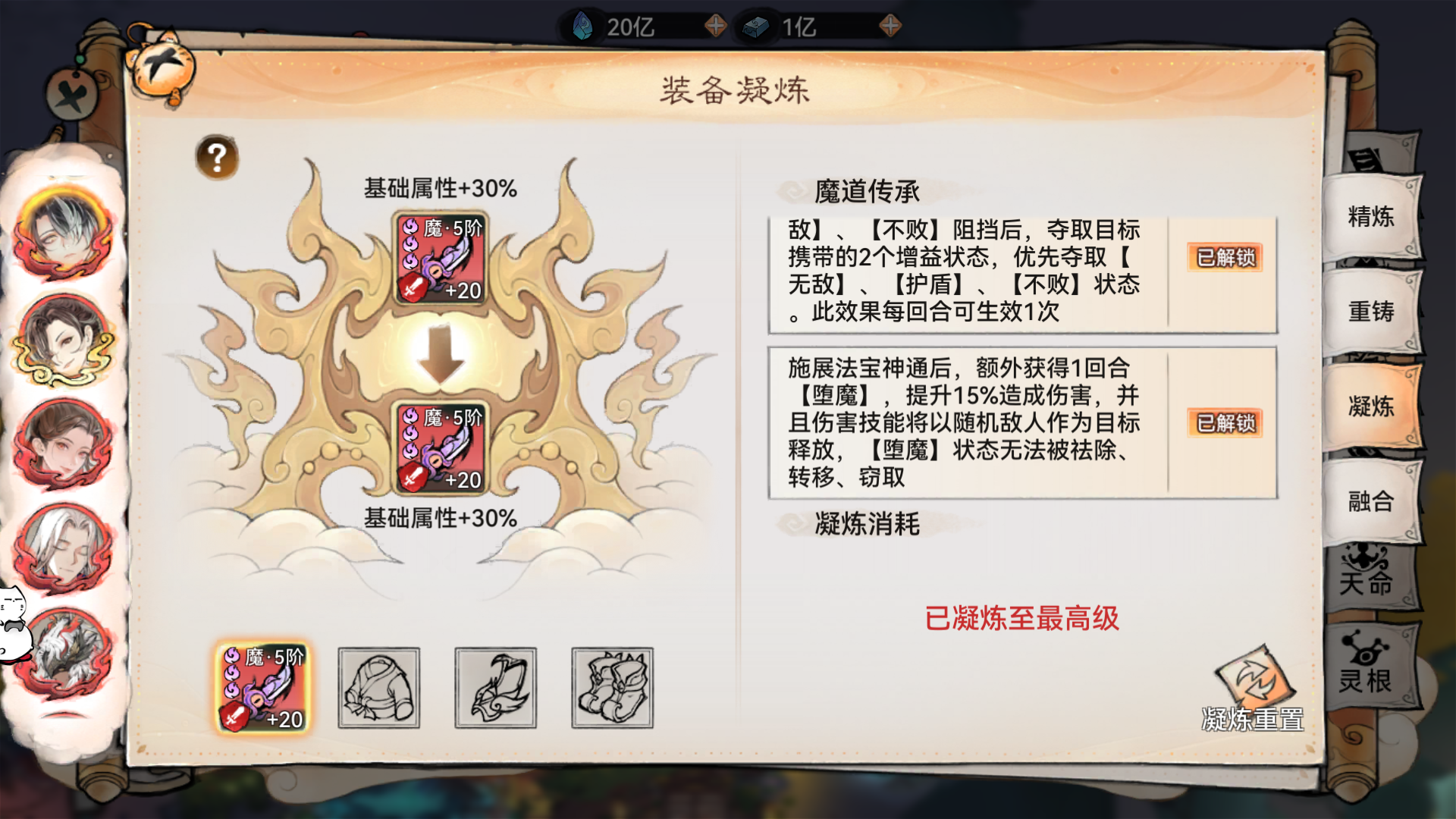The height and width of the screenshot is (819, 1456).
Task: Select the boots equipment slot
Action: click(x=613, y=689)
